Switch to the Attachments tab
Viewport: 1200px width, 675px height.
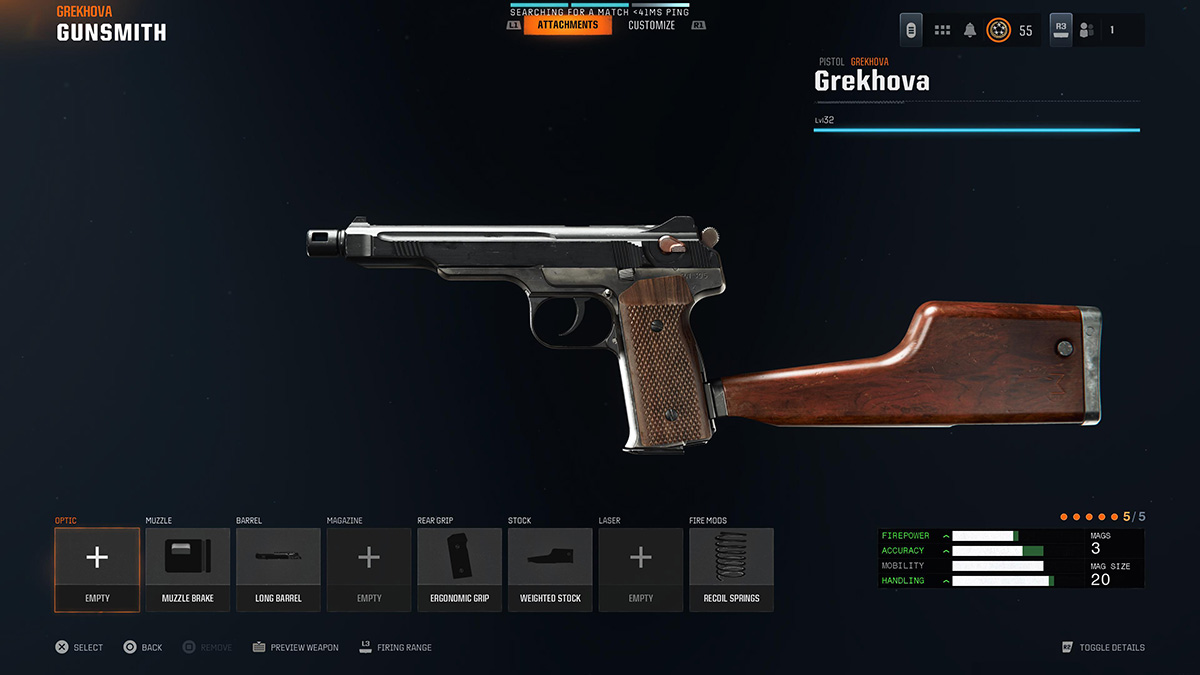pyautogui.click(x=567, y=25)
